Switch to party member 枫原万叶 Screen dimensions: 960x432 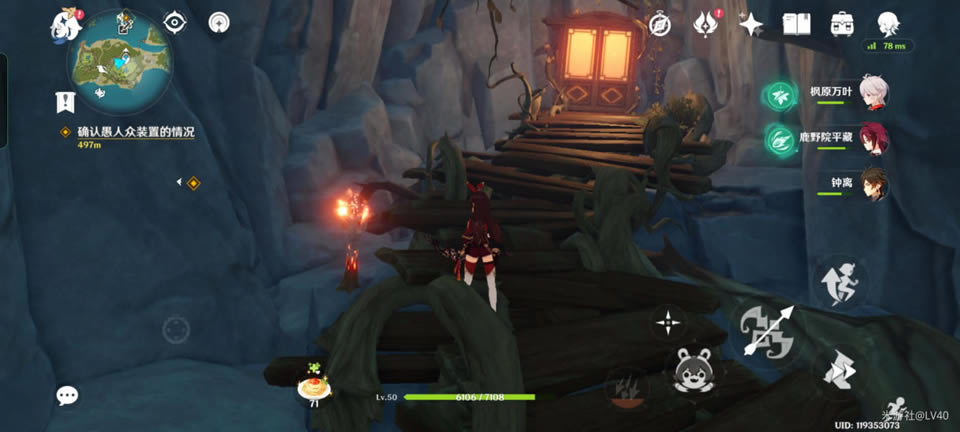click(873, 94)
